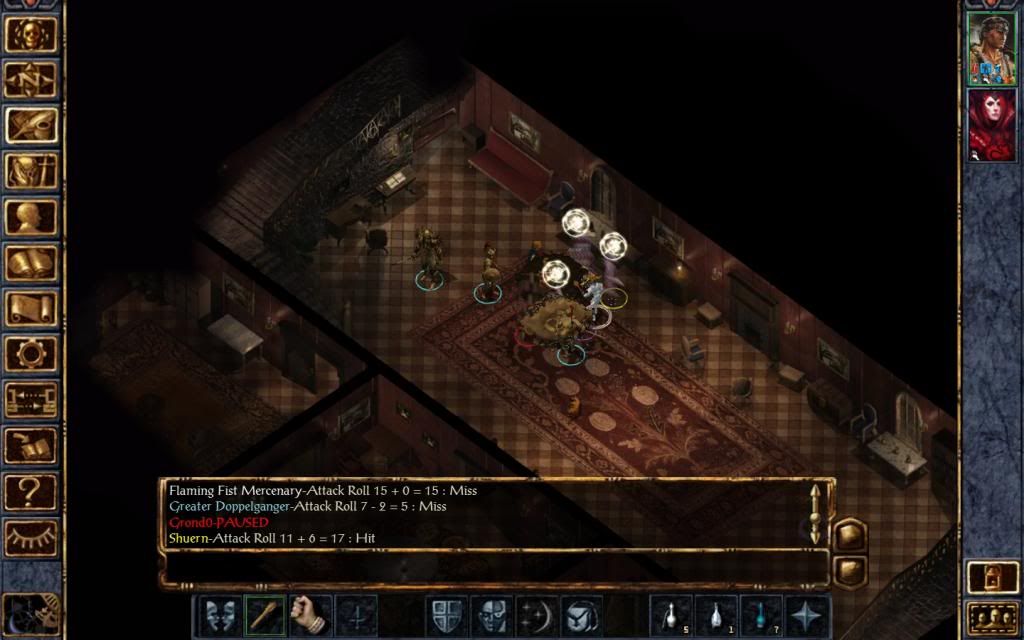Screen dimensions: 1024x640
Task: Click the message log scrollbar
Action: tap(815, 514)
